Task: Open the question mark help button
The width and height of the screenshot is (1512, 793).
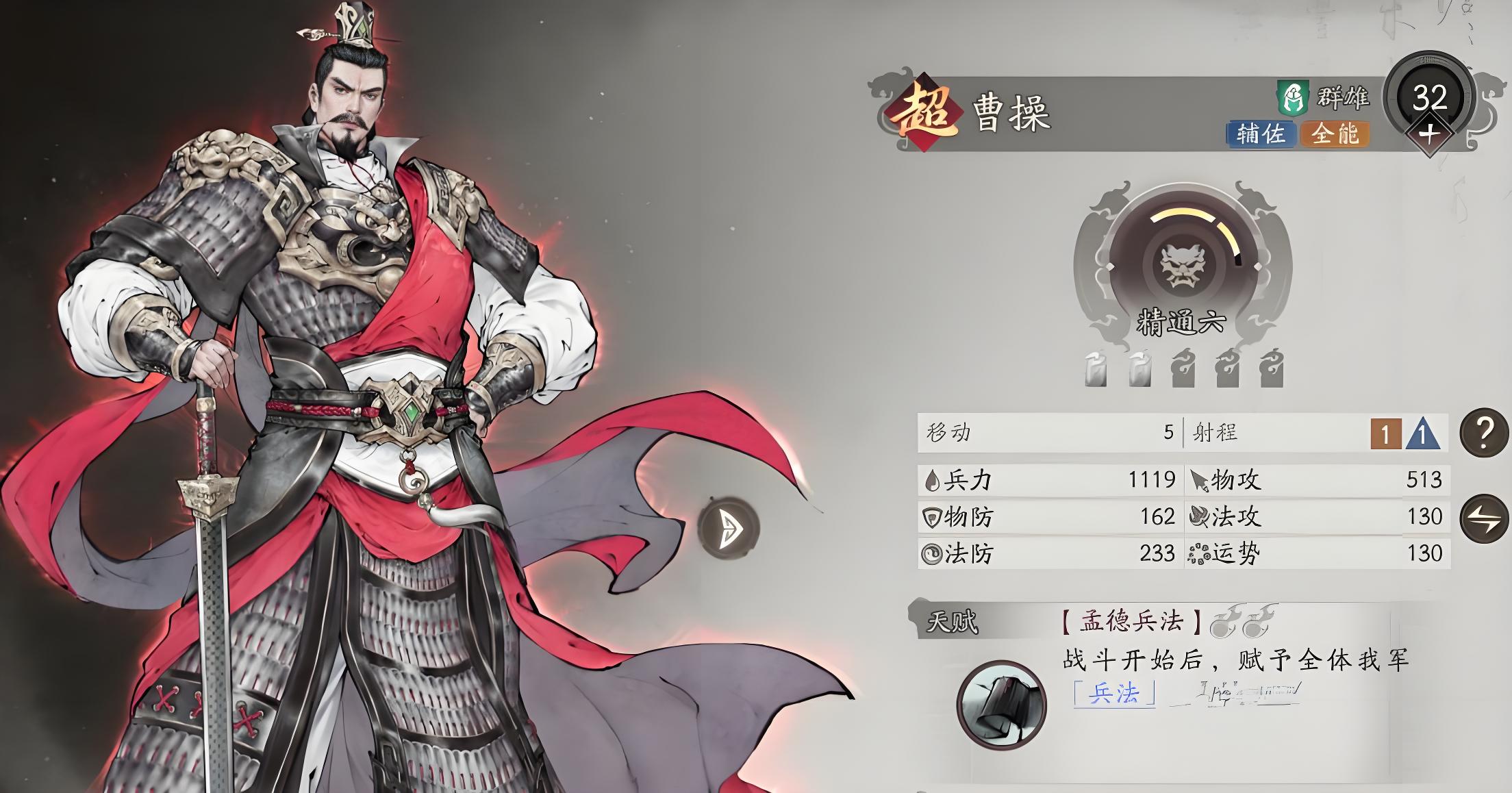Action: [1484, 433]
